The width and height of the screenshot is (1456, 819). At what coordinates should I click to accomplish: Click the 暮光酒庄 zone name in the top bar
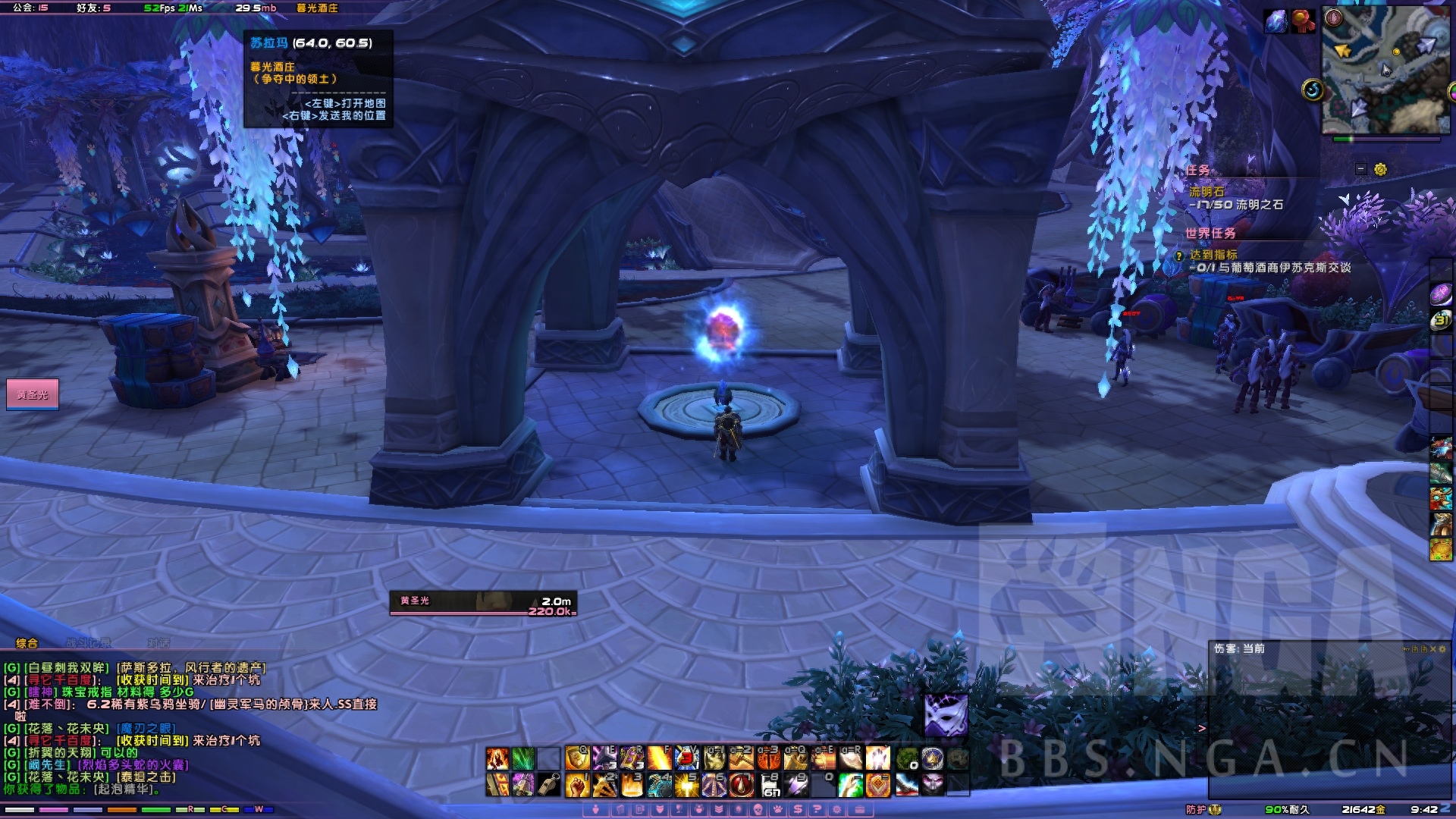pos(317,8)
